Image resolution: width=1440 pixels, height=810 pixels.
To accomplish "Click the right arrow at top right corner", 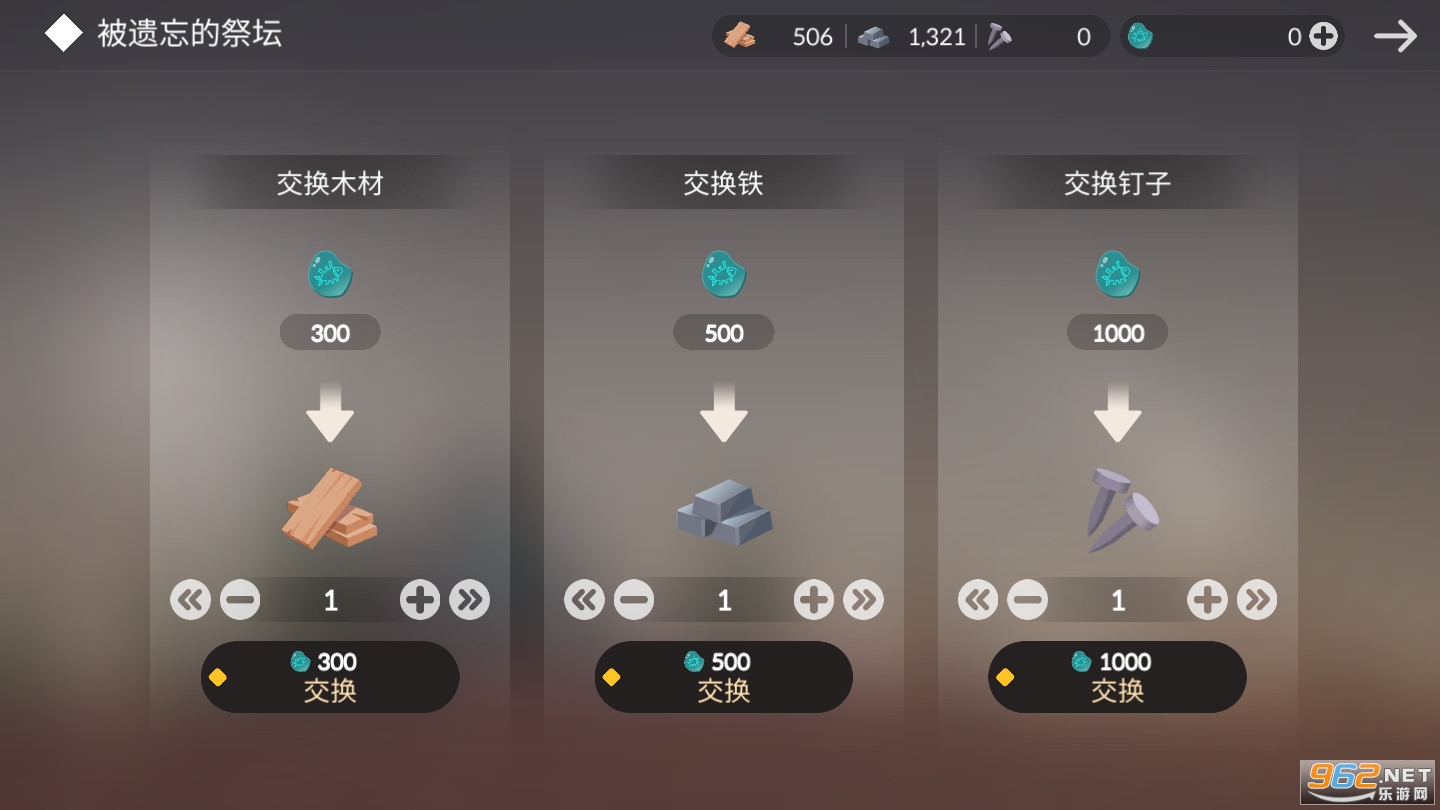I will click(x=1395, y=34).
